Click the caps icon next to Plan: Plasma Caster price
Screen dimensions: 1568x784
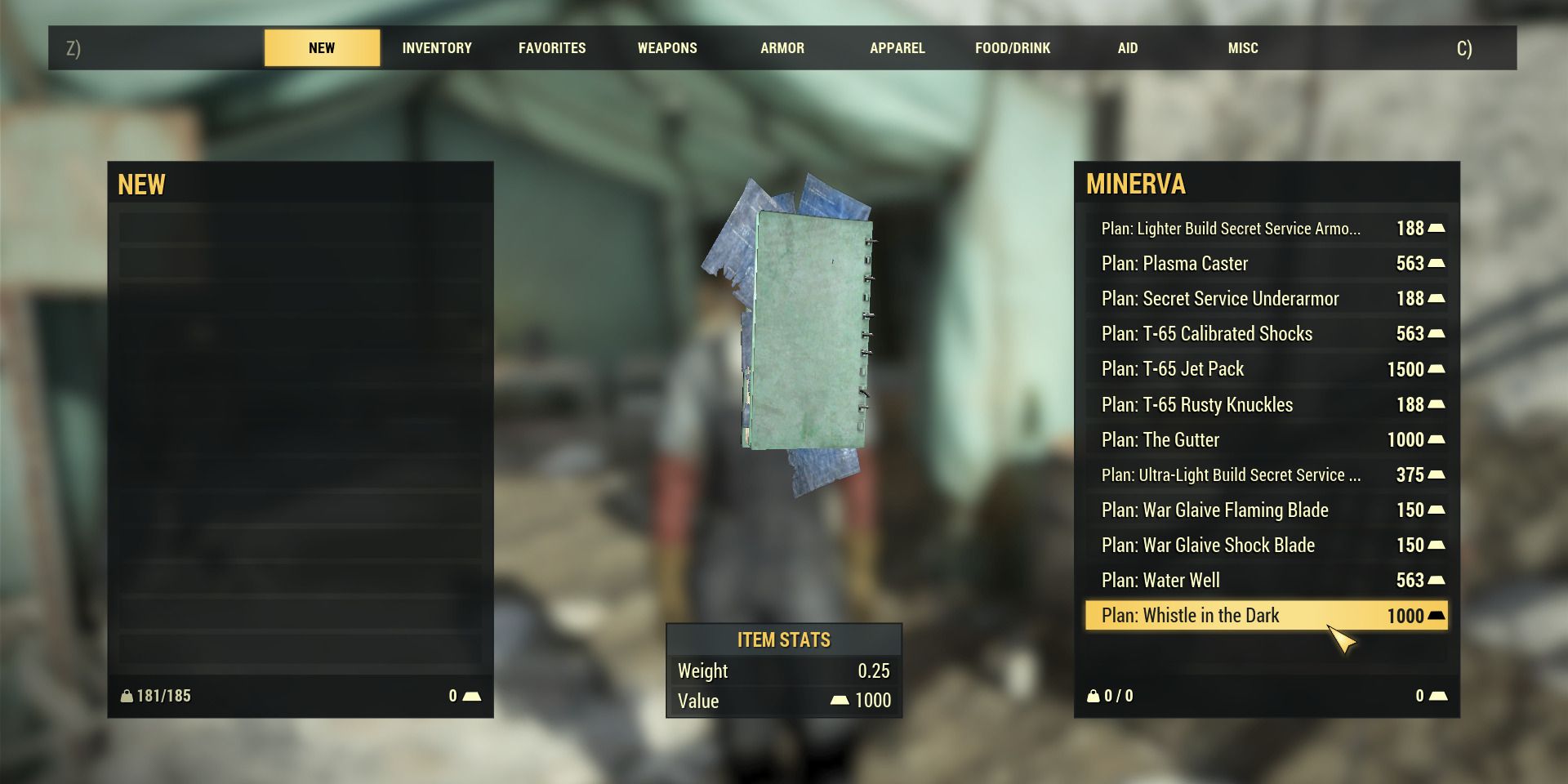1438,263
